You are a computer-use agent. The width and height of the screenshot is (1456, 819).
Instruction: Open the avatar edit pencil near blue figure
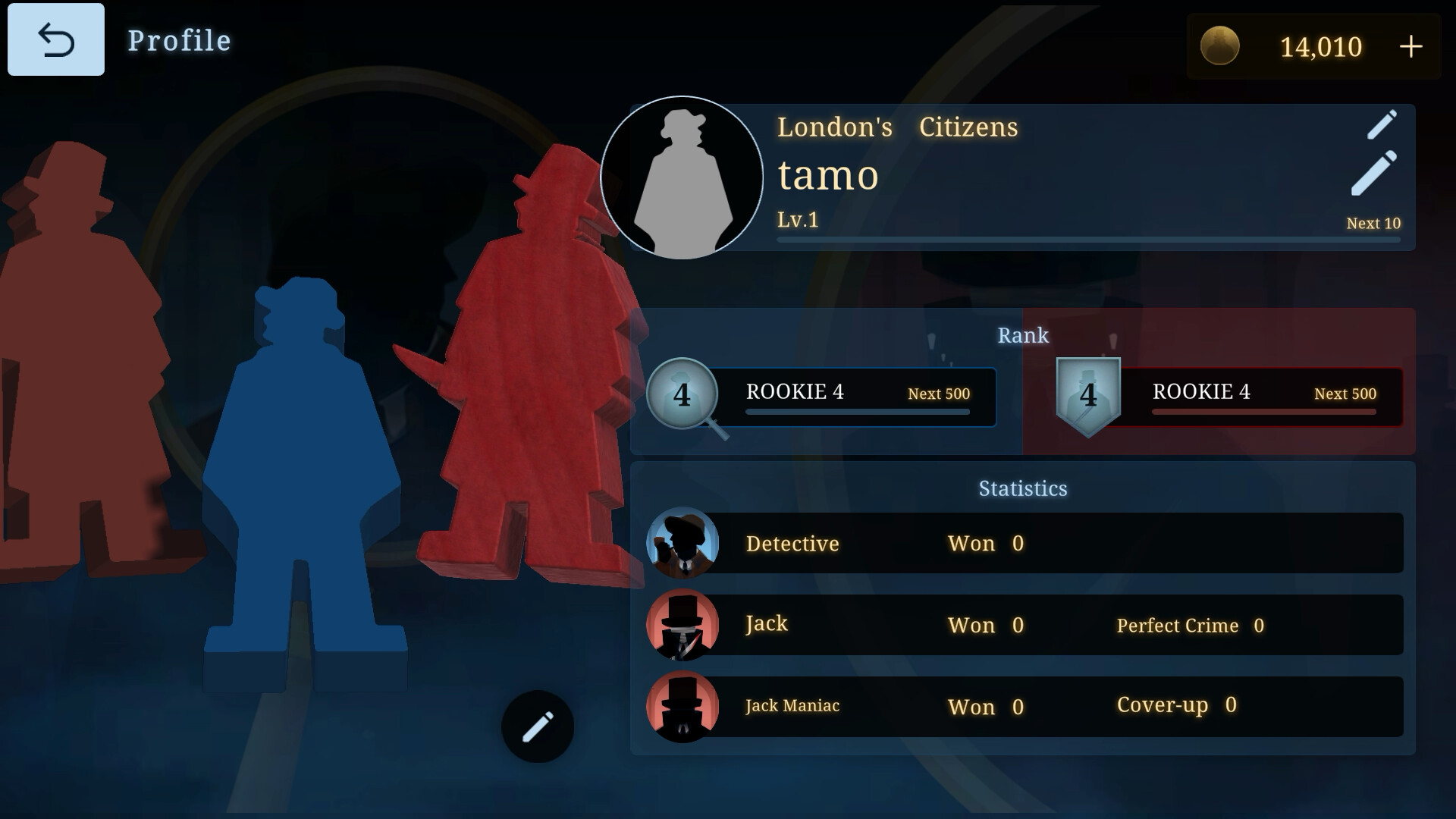click(537, 725)
